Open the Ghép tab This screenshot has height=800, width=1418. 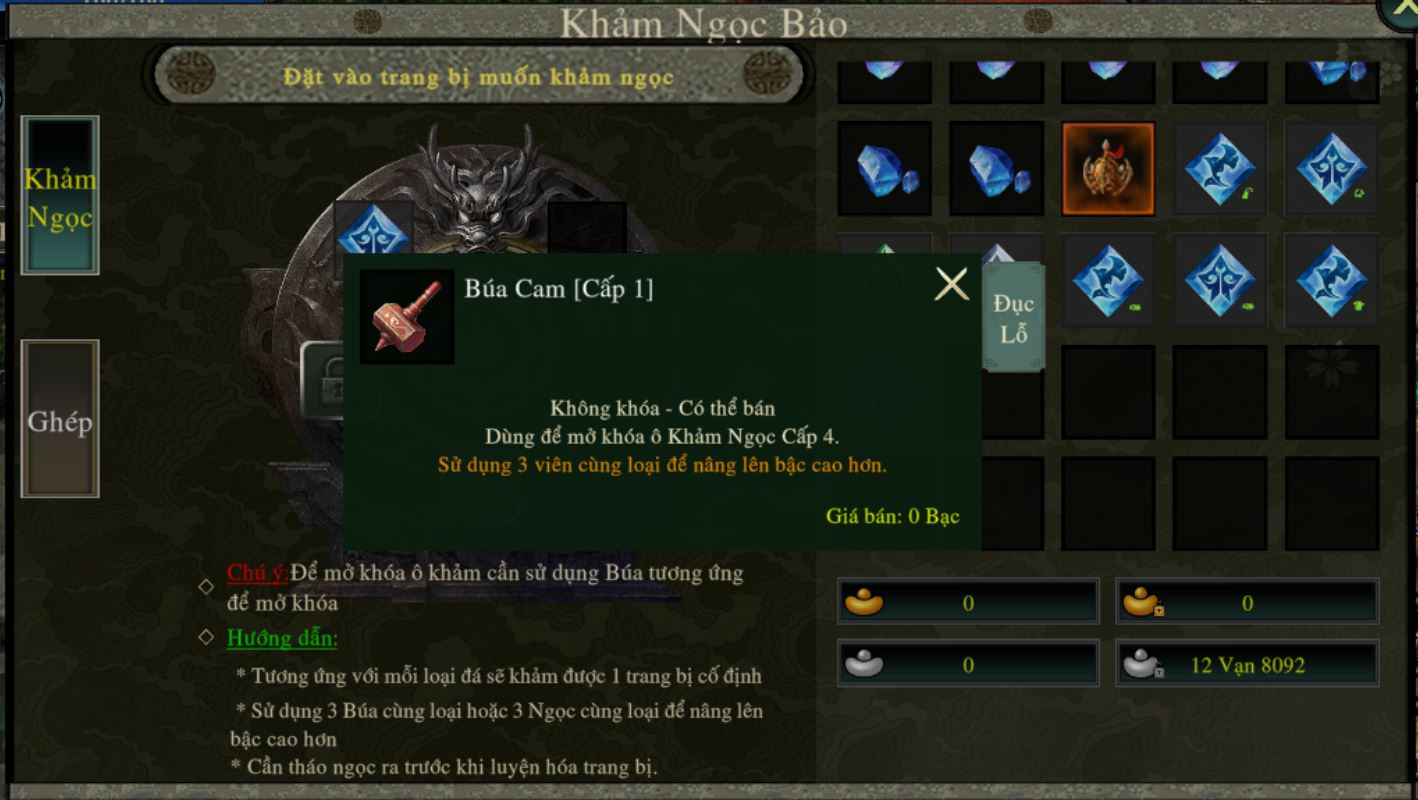pos(60,420)
